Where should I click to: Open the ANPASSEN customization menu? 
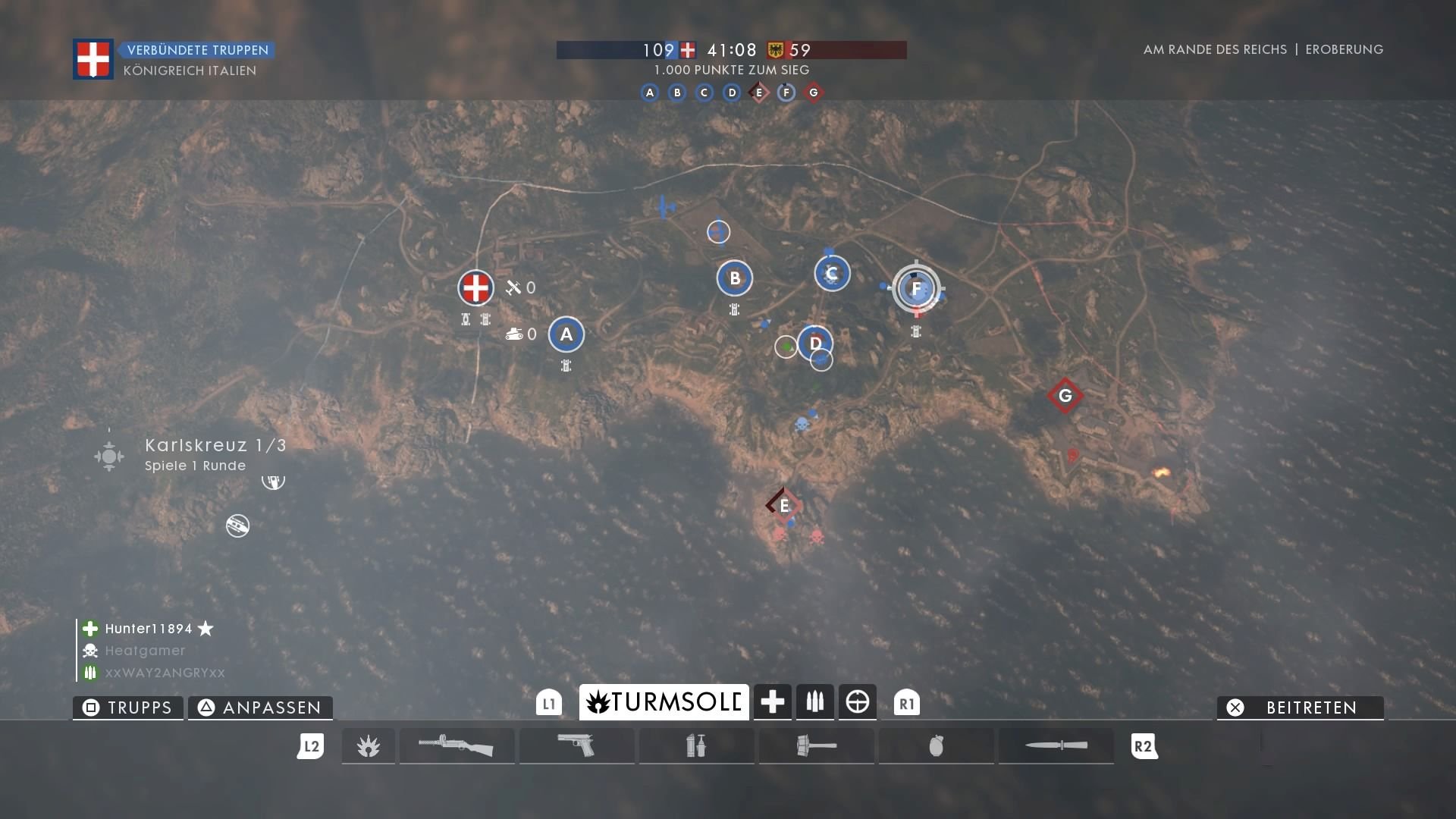pyautogui.click(x=260, y=708)
